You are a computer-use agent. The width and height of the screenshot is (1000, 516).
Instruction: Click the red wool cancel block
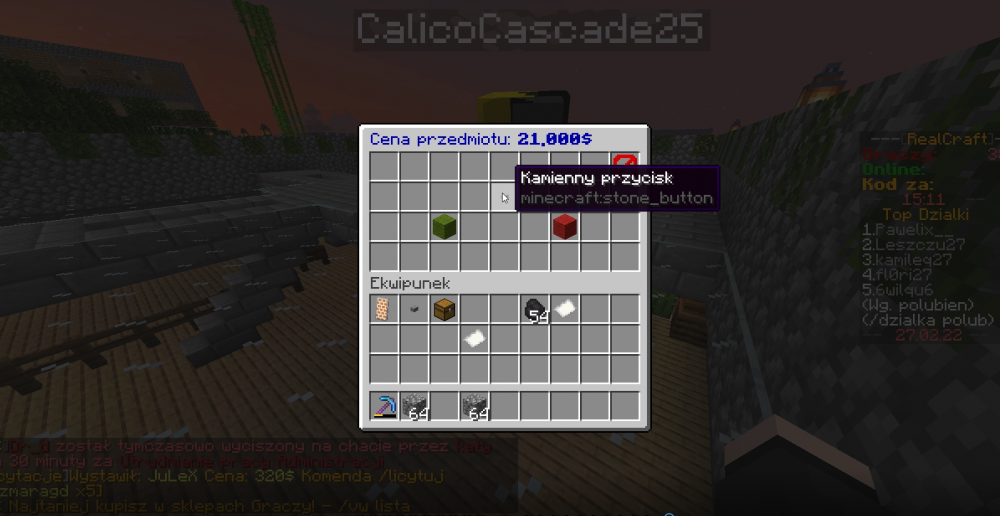(x=565, y=227)
